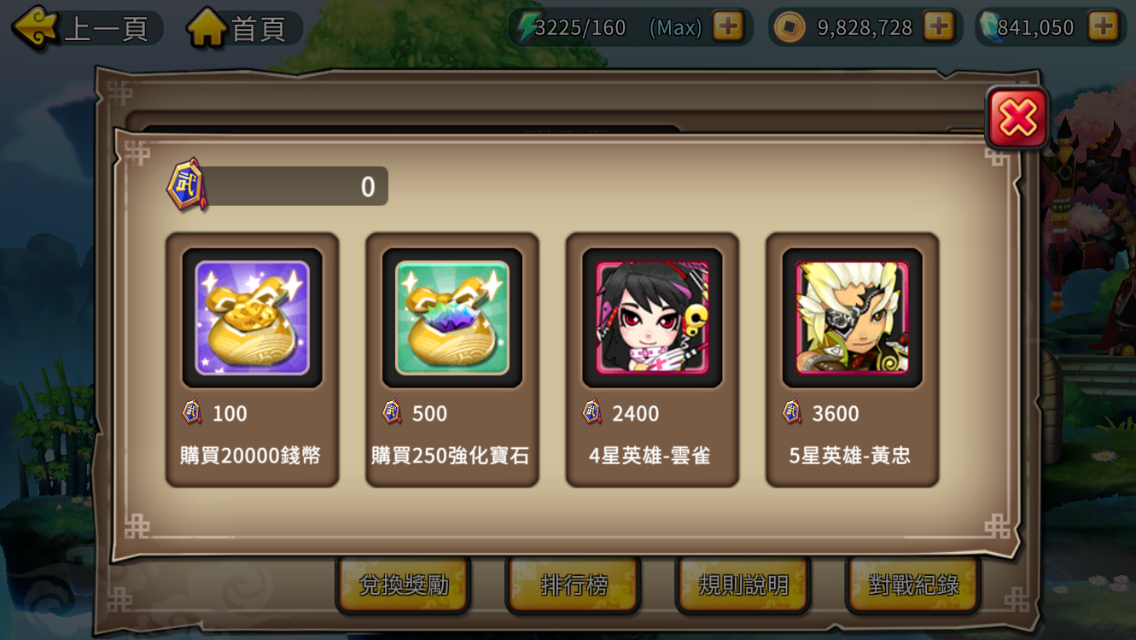Add more energy with the plus button
Image resolution: width=1136 pixels, height=640 pixels.
(x=728, y=27)
